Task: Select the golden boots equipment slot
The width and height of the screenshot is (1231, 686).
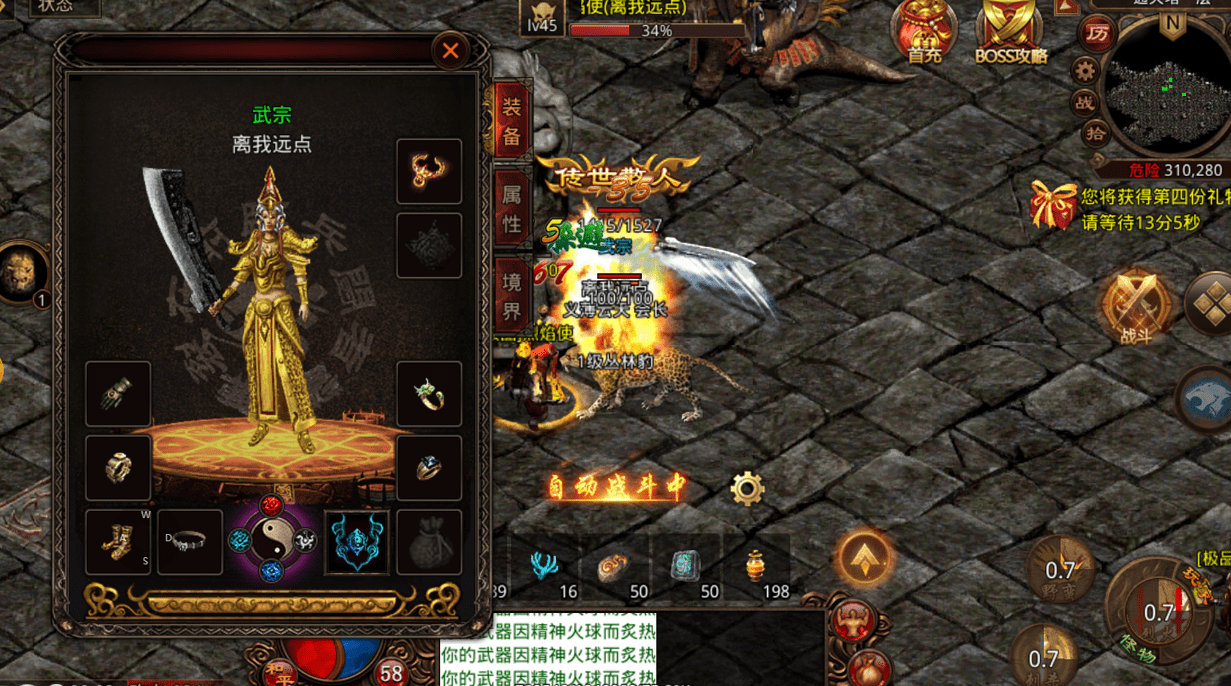Action: pyautogui.click(x=118, y=542)
